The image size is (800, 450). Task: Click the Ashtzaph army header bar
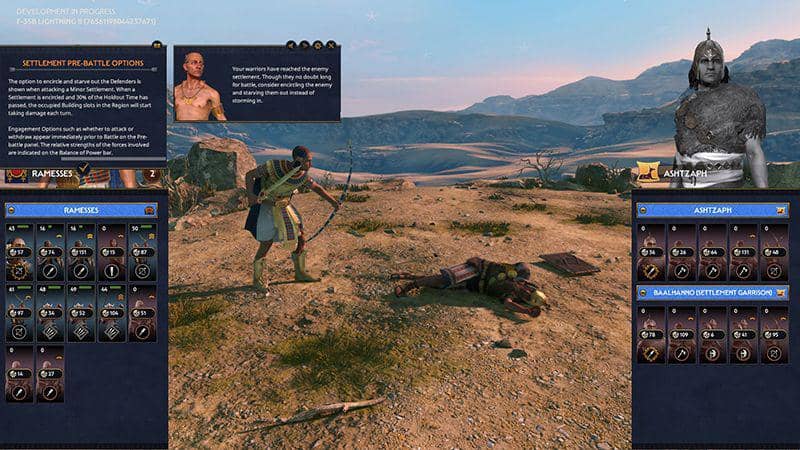pos(713,210)
